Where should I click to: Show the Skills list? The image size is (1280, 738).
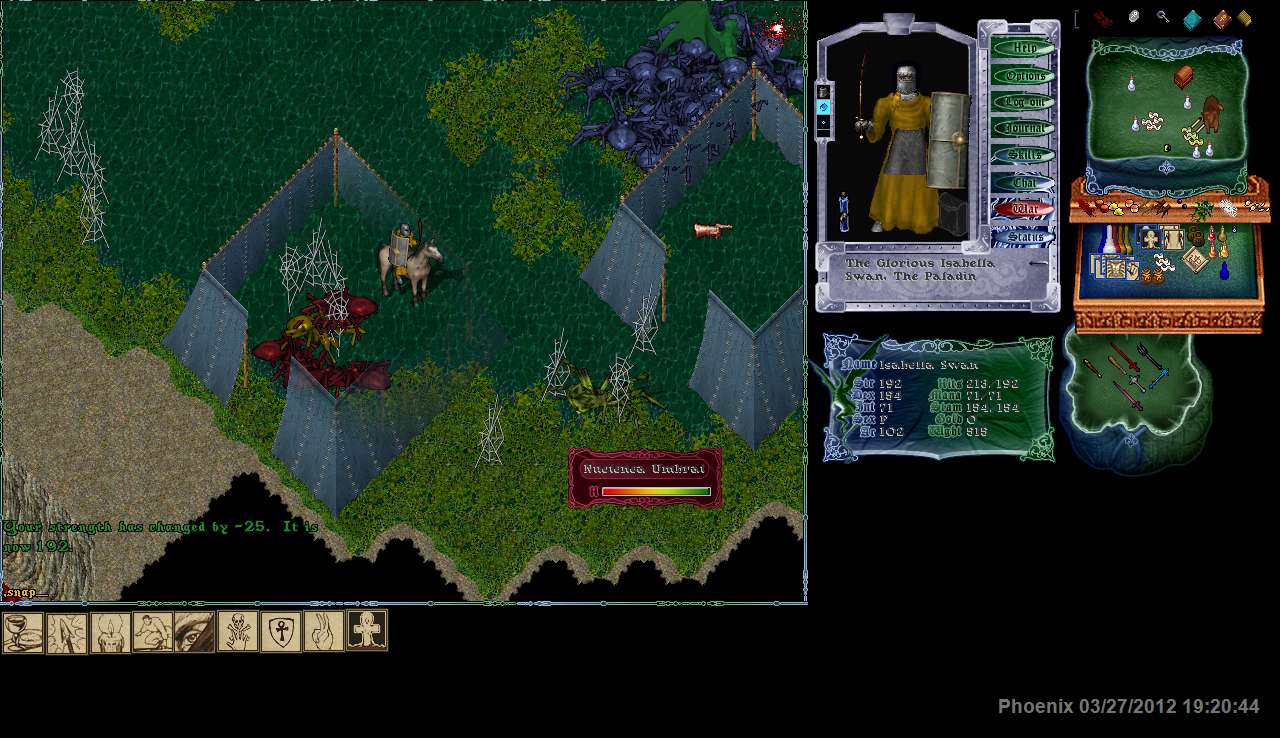click(1023, 155)
